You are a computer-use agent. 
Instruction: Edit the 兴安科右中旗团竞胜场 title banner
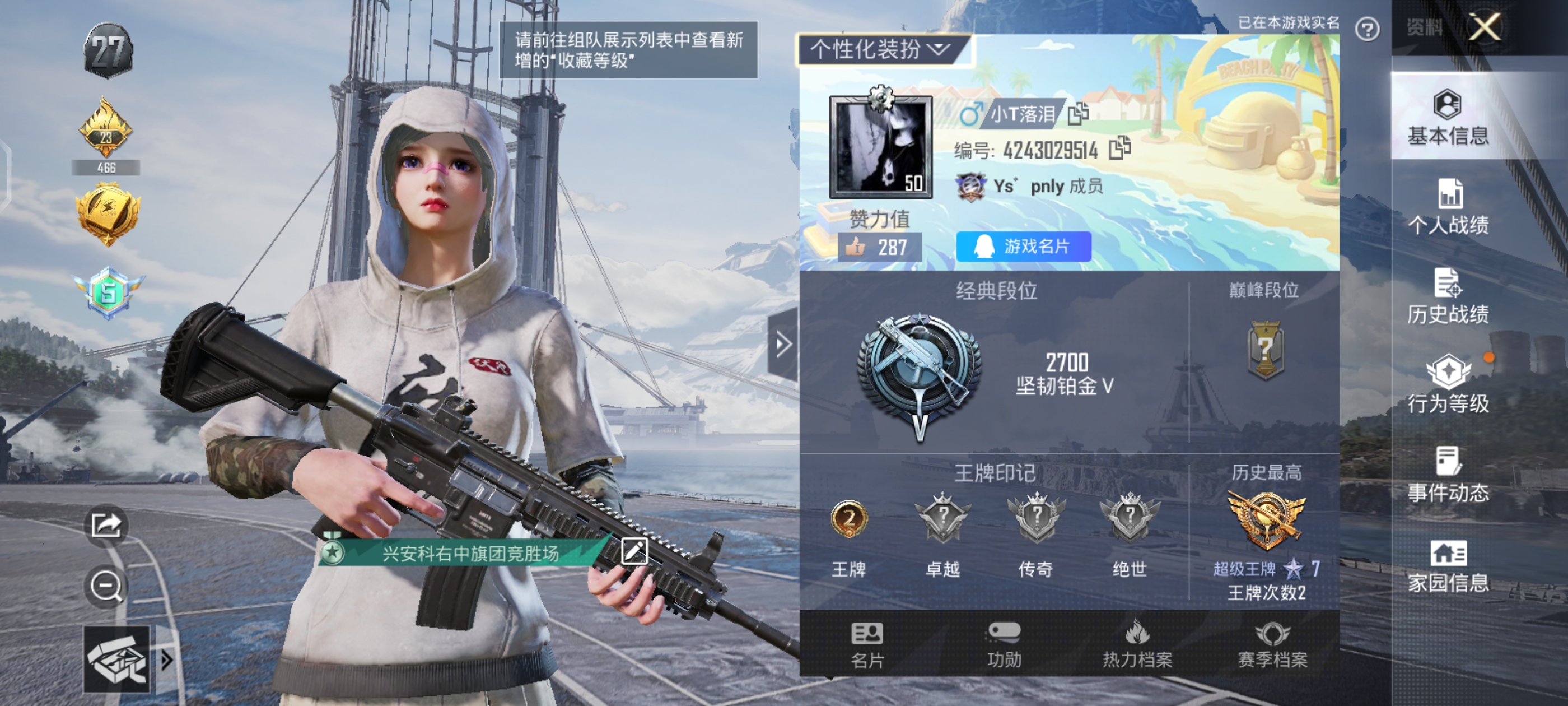(634, 552)
